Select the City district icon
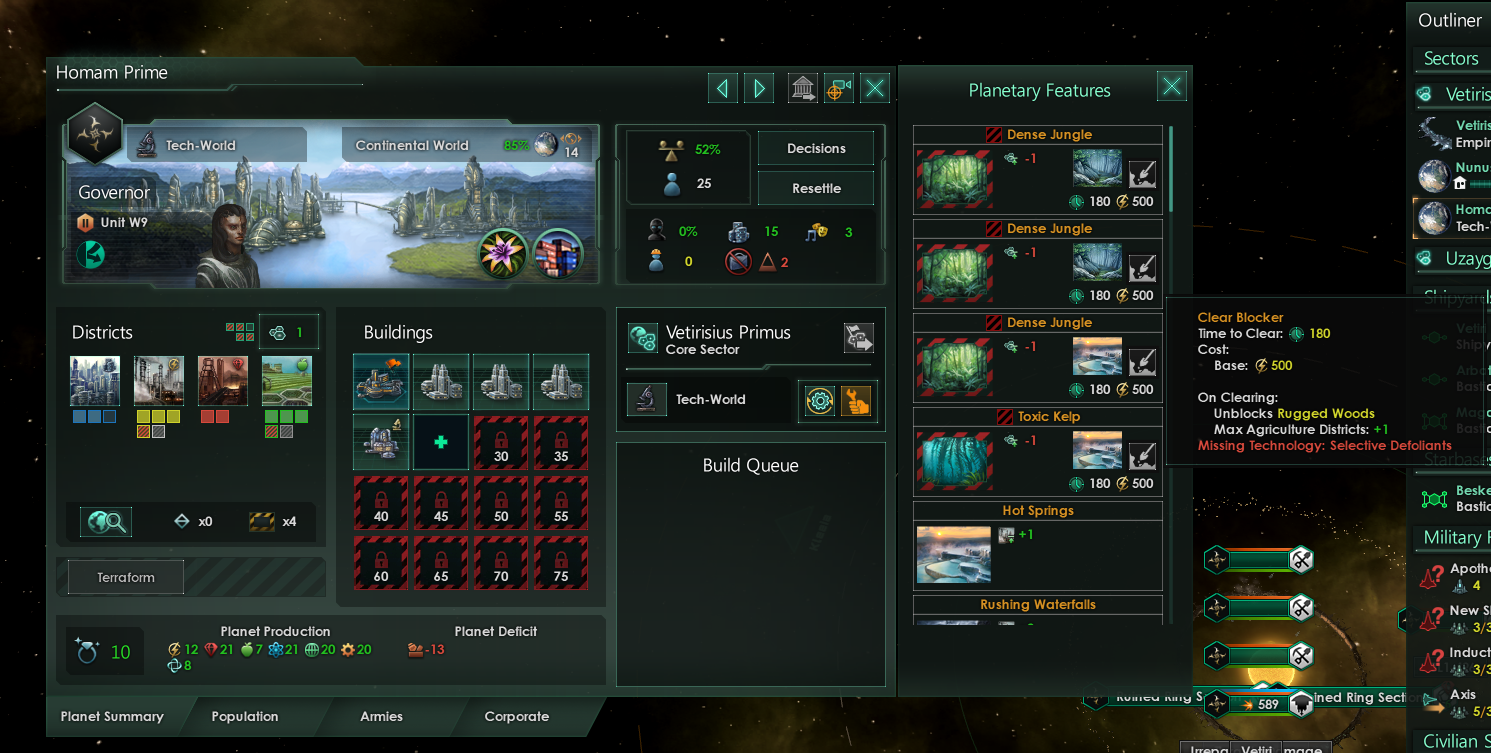This screenshot has width=1491, height=753. pyautogui.click(x=95, y=380)
